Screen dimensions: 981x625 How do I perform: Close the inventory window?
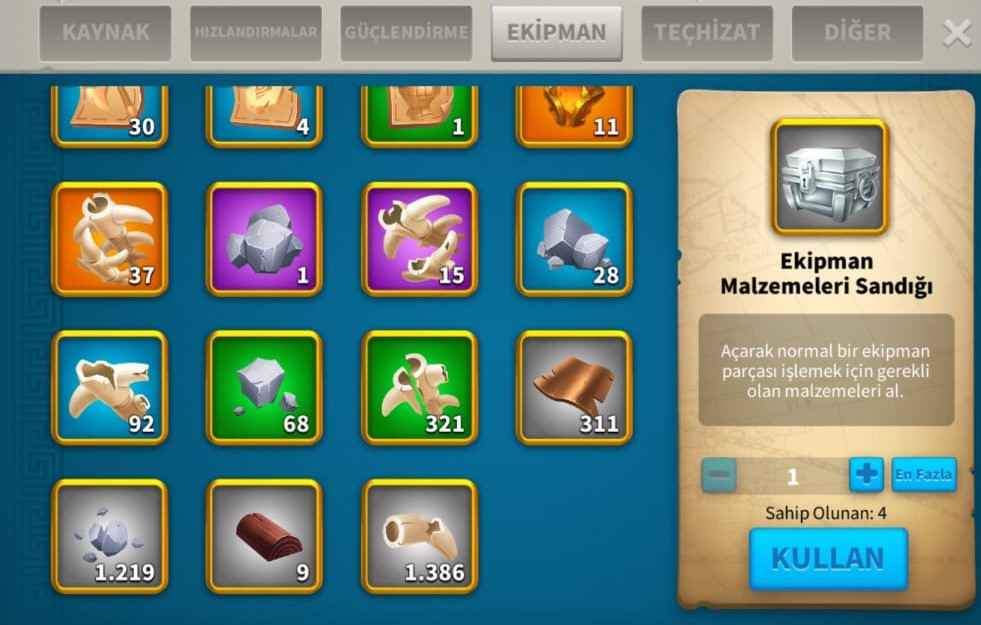click(957, 34)
